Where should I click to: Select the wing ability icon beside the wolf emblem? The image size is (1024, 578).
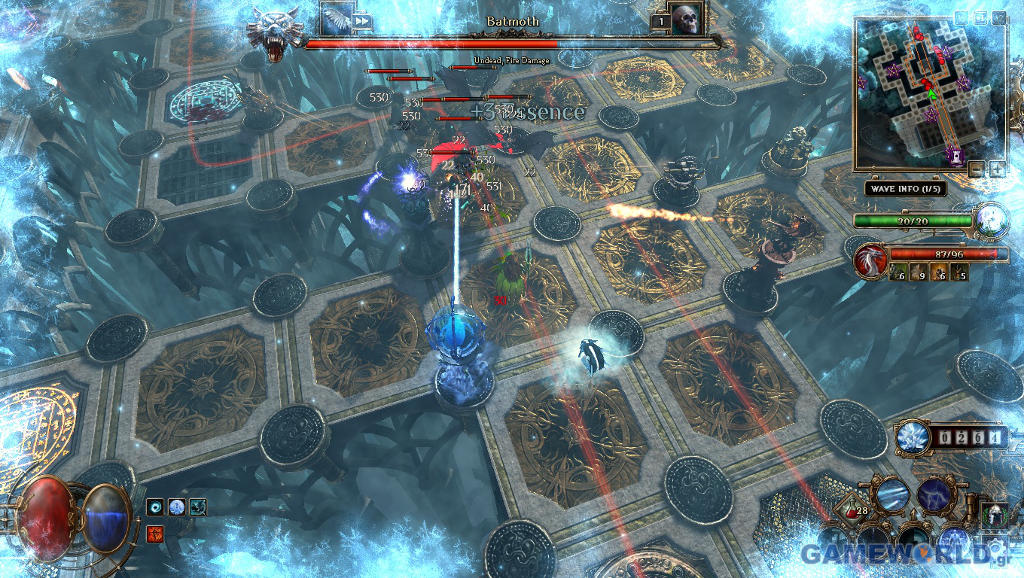pyautogui.click(x=334, y=19)
